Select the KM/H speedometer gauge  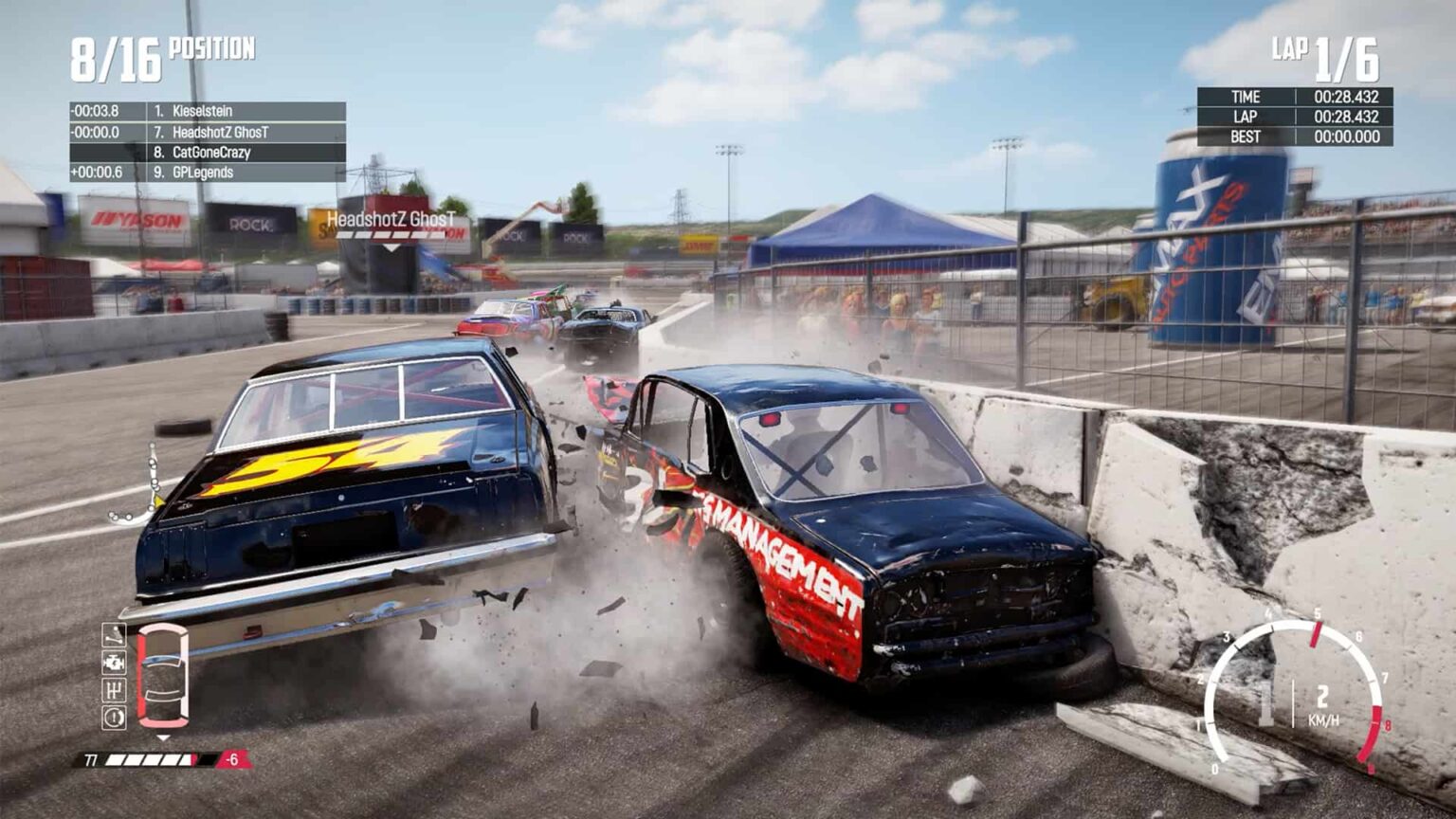point(1307,693)
